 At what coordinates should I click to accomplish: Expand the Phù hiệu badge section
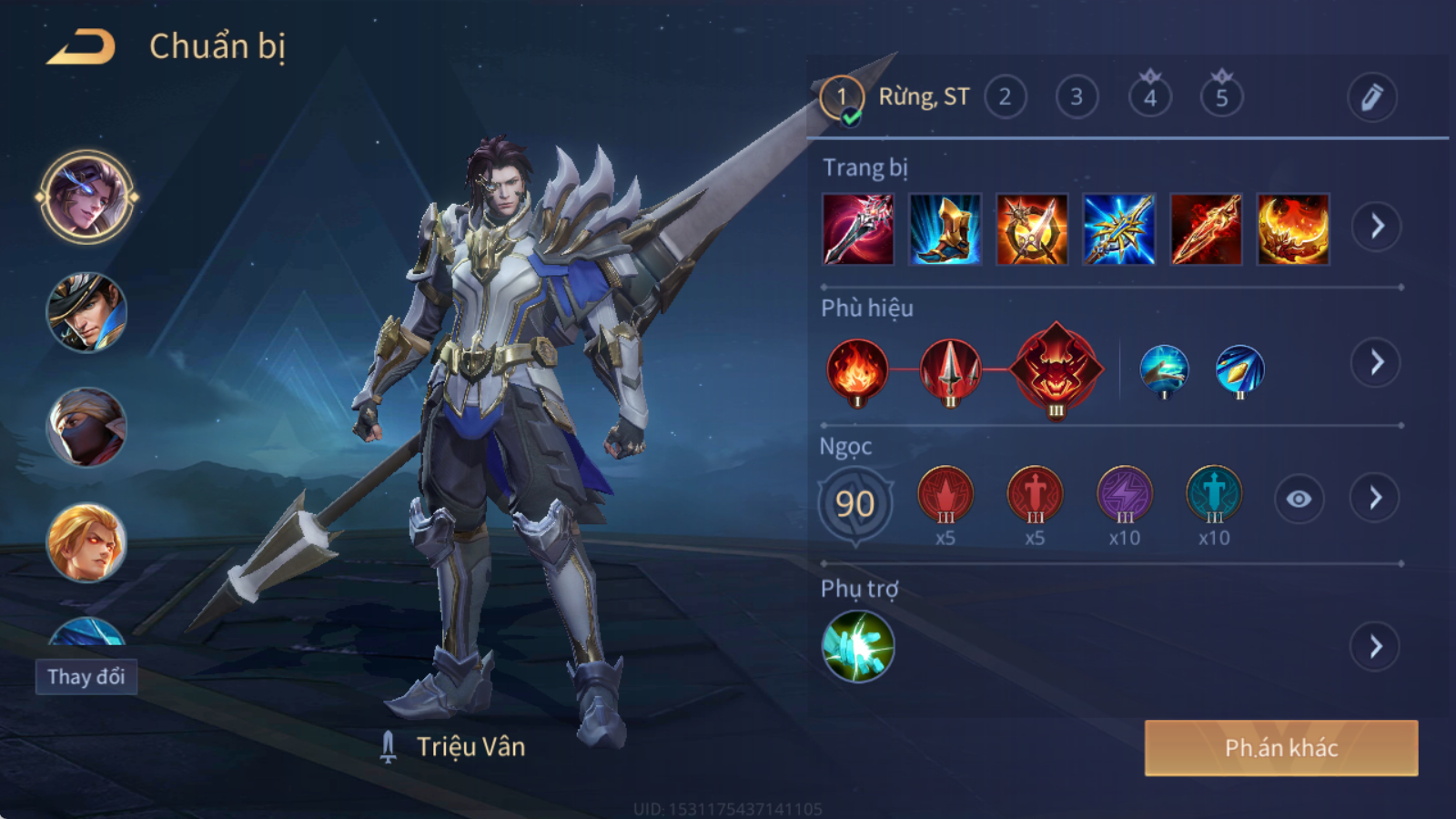coord(1376,362)
